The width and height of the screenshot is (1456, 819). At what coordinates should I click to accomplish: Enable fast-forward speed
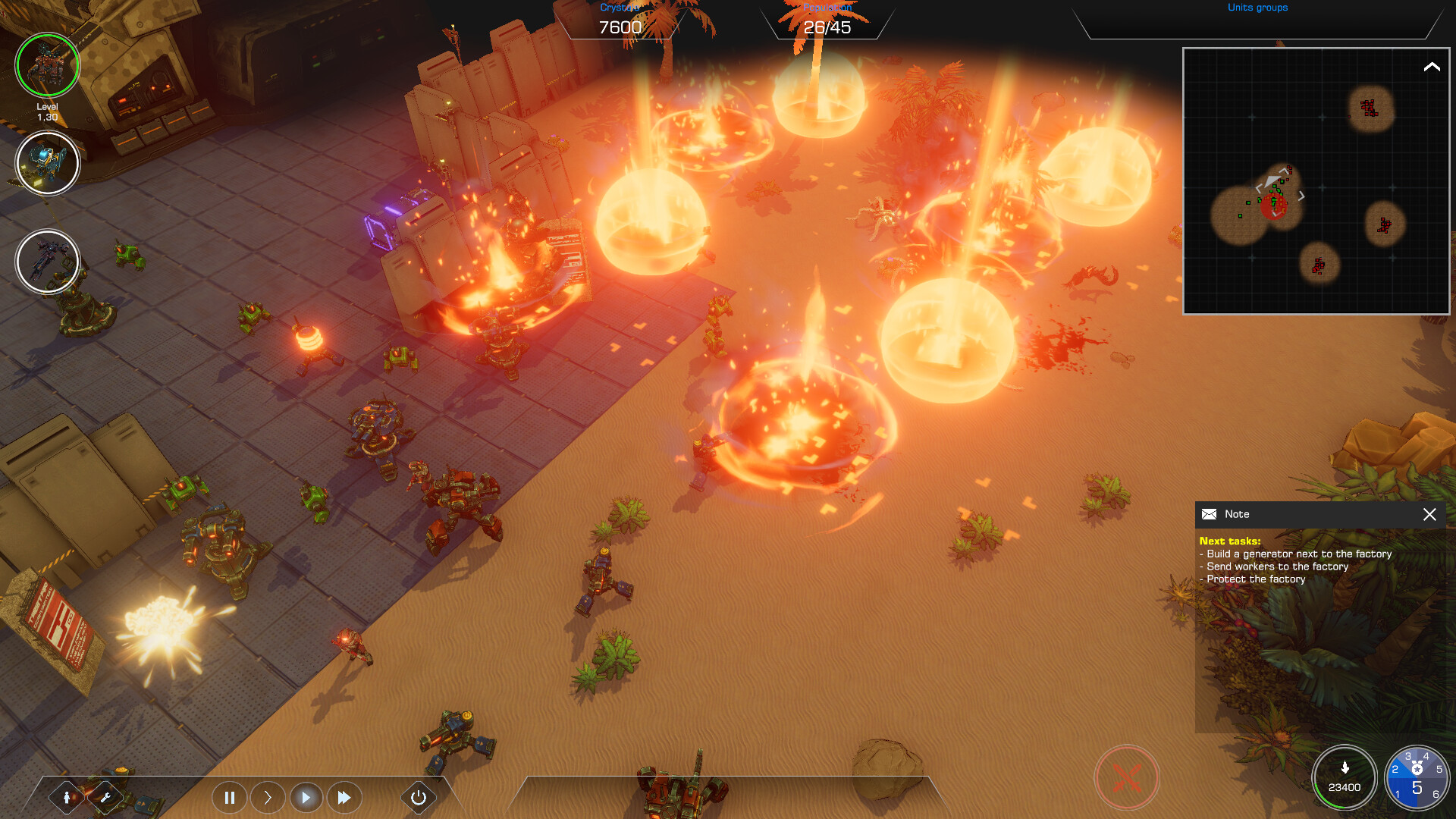tap(345, 798)
